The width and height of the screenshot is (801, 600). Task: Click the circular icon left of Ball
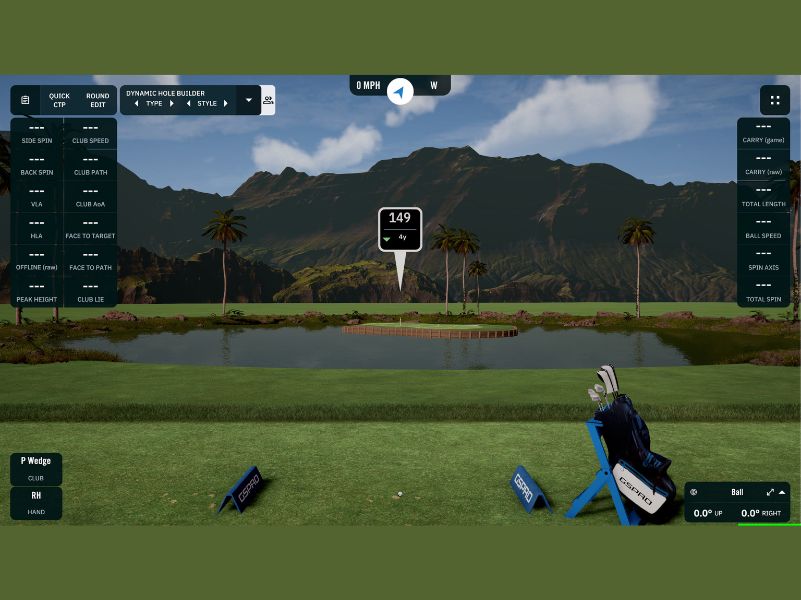tap(694, 492)
